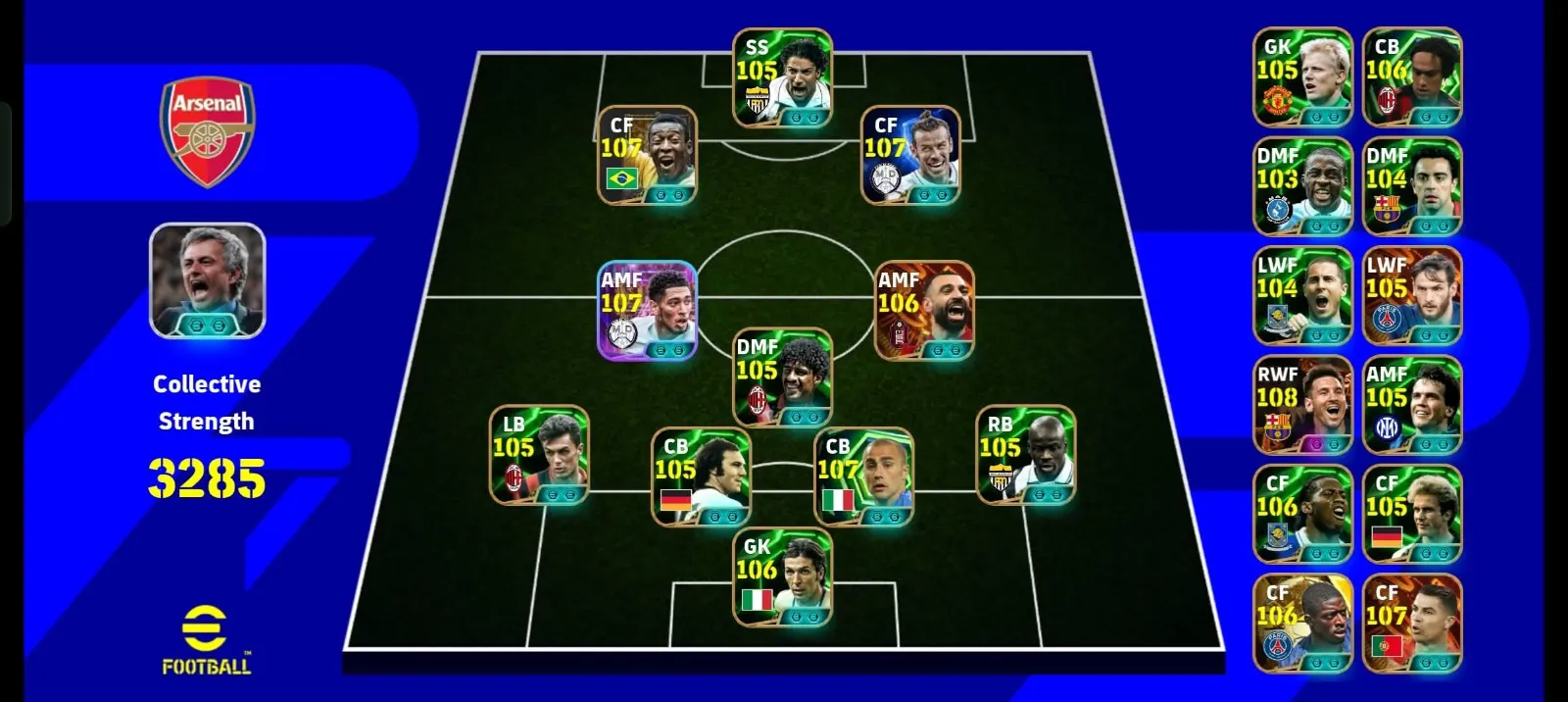Viewport: 1568px width, 702px height.
Task: Select the CB 107 card with Italian flag
Action: click(864, 476)
